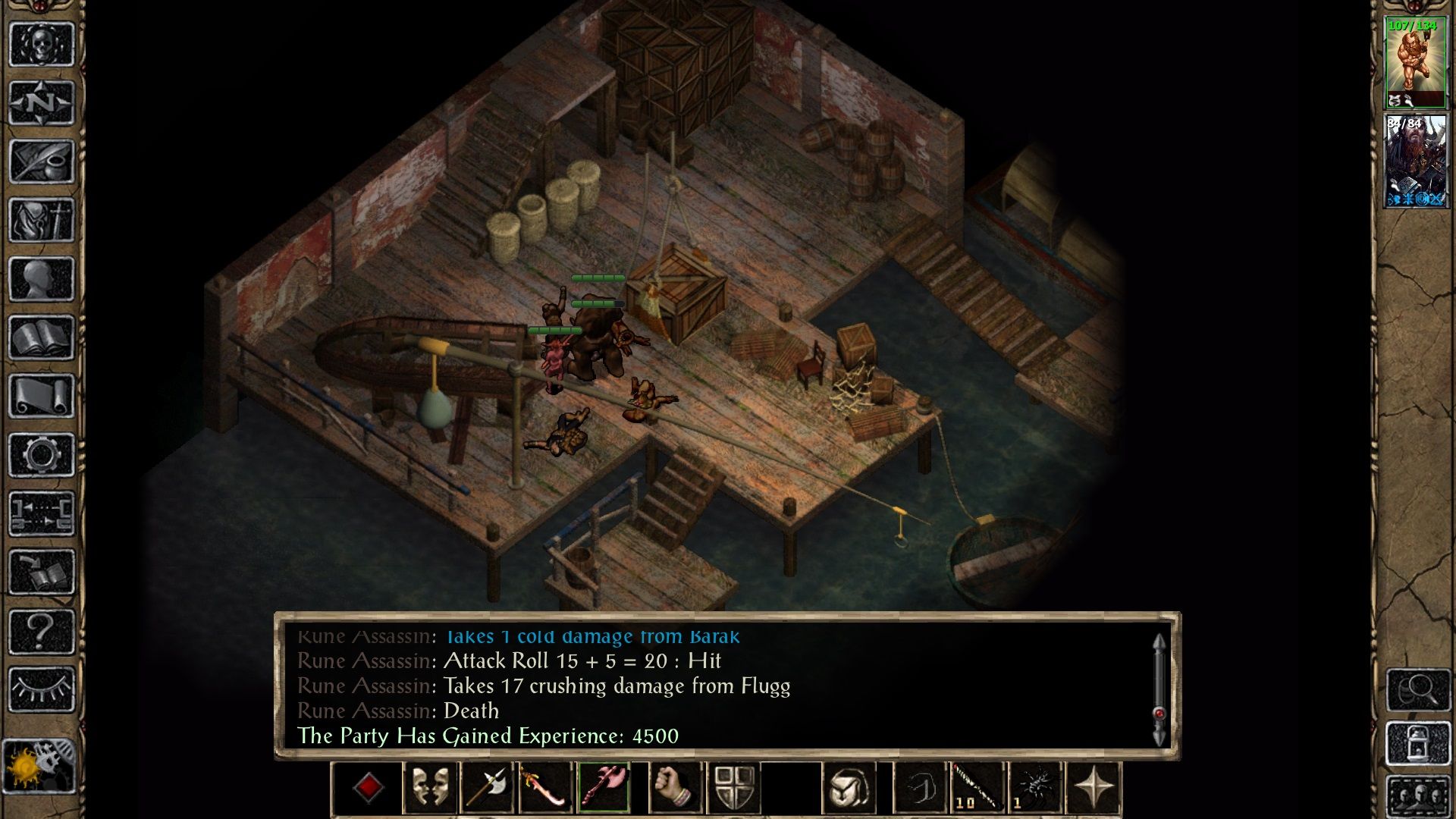Open the journal with the quill icon
The width and height of the screenshot is (1456, 819).
(x=41, y=162)
